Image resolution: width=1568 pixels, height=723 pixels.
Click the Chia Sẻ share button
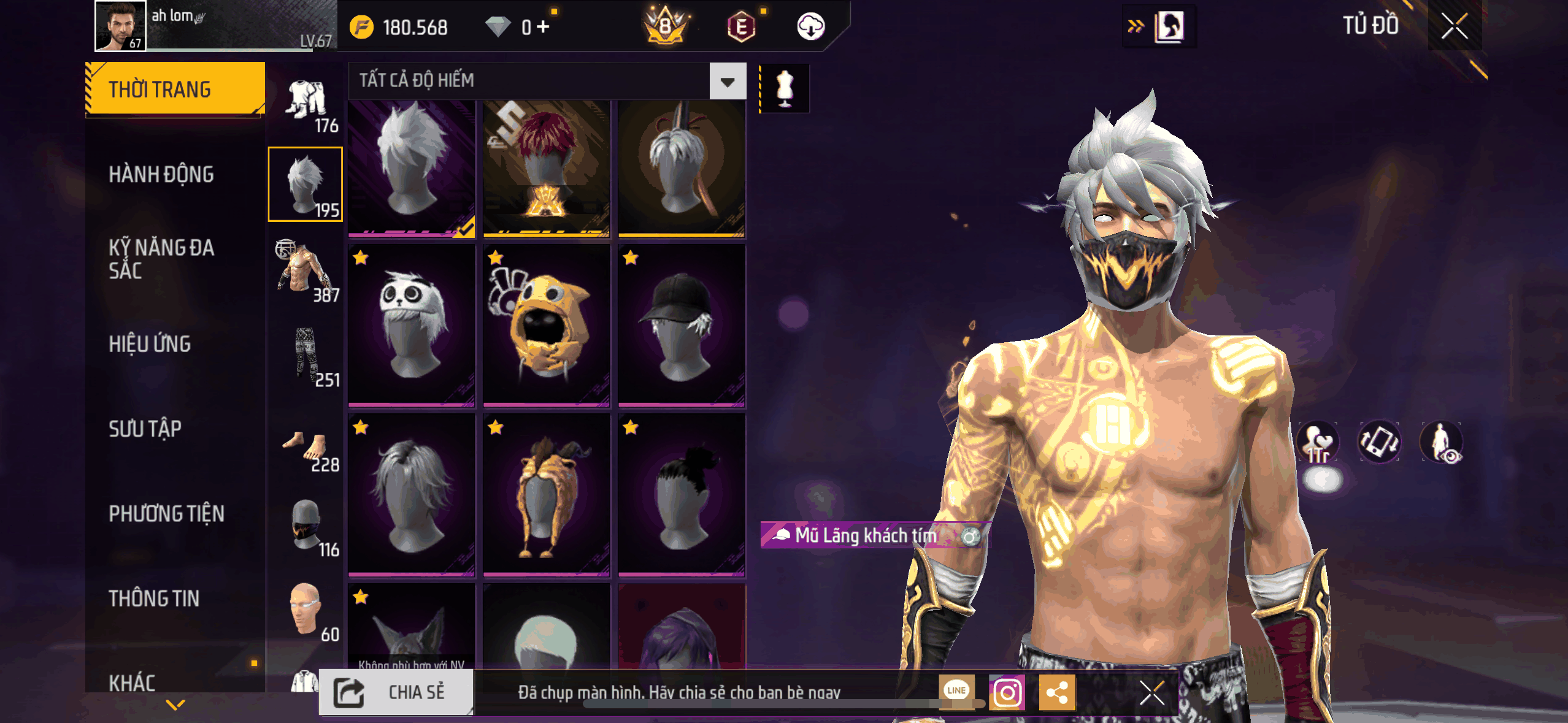tap(396, 692)
